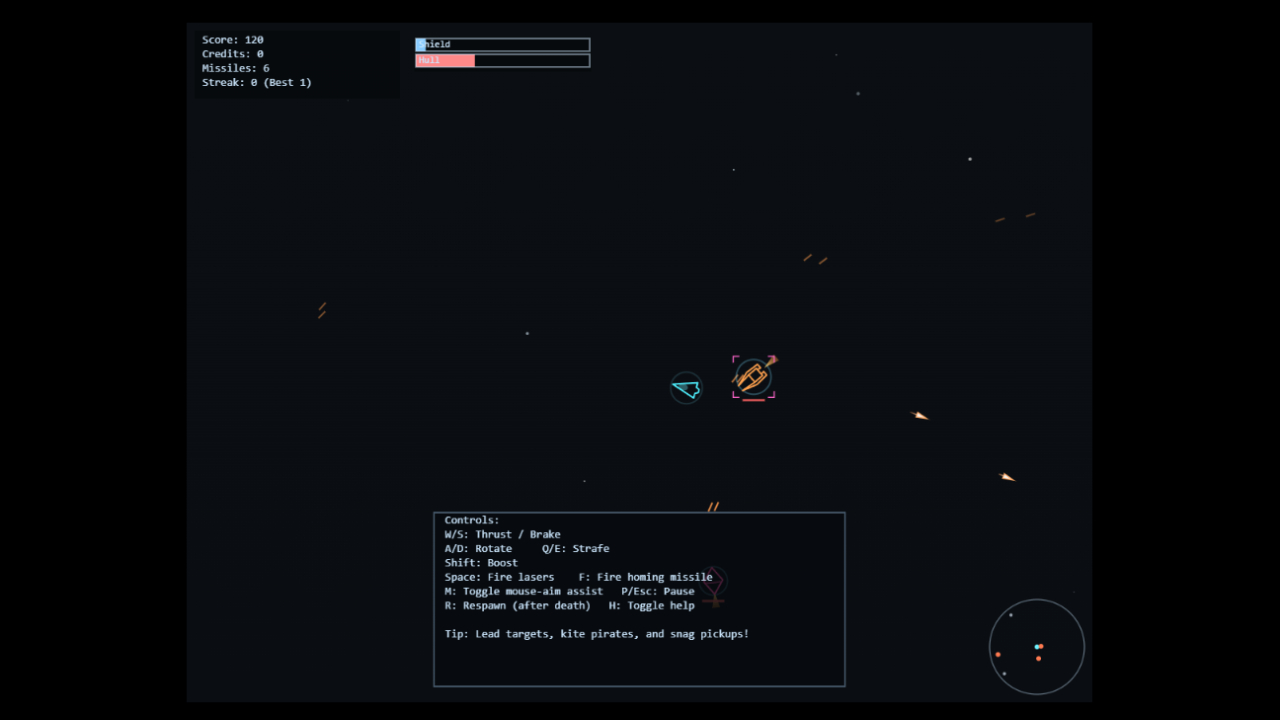This screenshot has width=1280, height=720.
Task: Click the orange enemy dot near the minimap's left edge
Action: pos(998,654)
